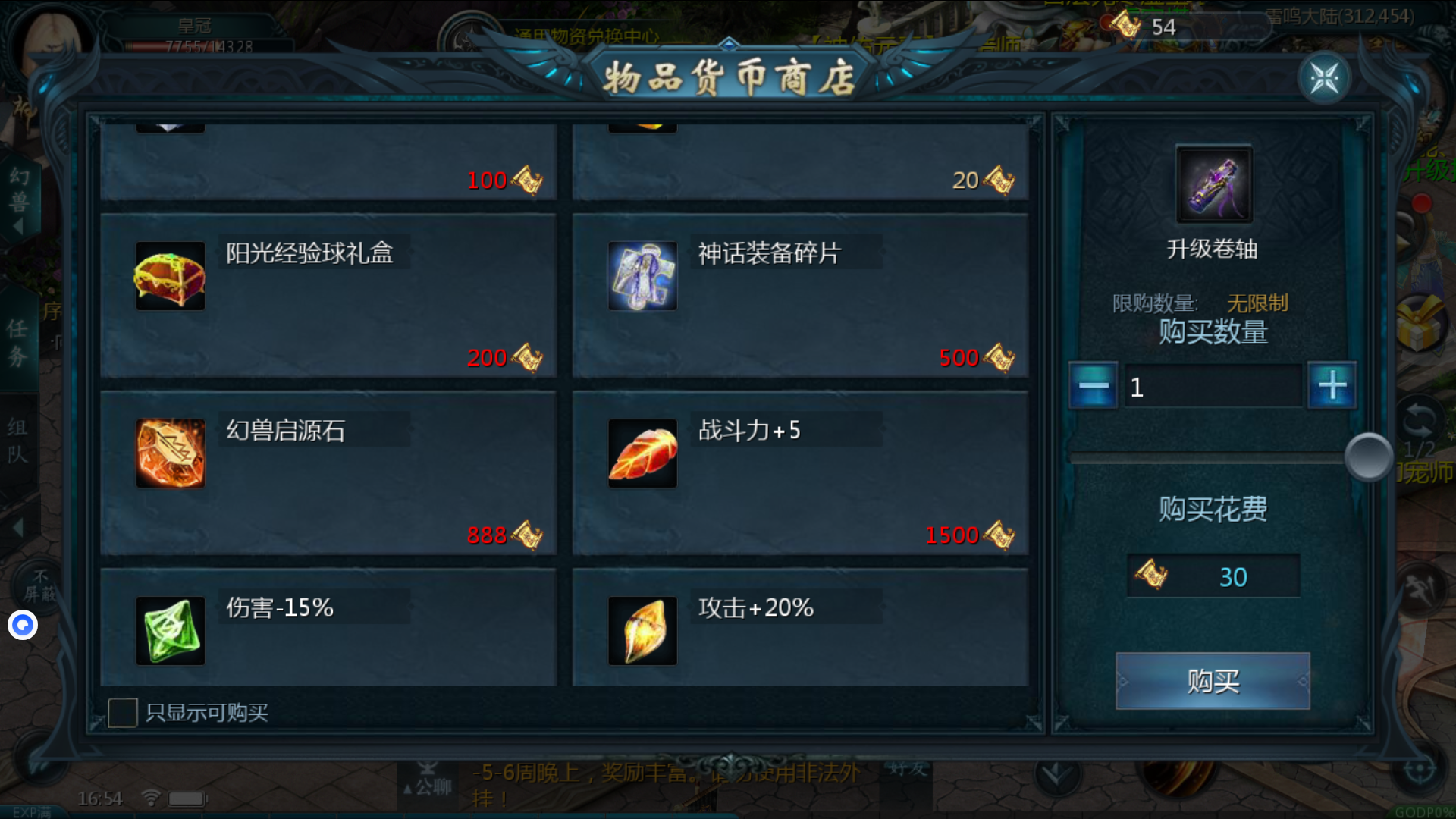1456x819 pixels.
Task: Select the 神话装备碎片 shop item
Action: 800,296
